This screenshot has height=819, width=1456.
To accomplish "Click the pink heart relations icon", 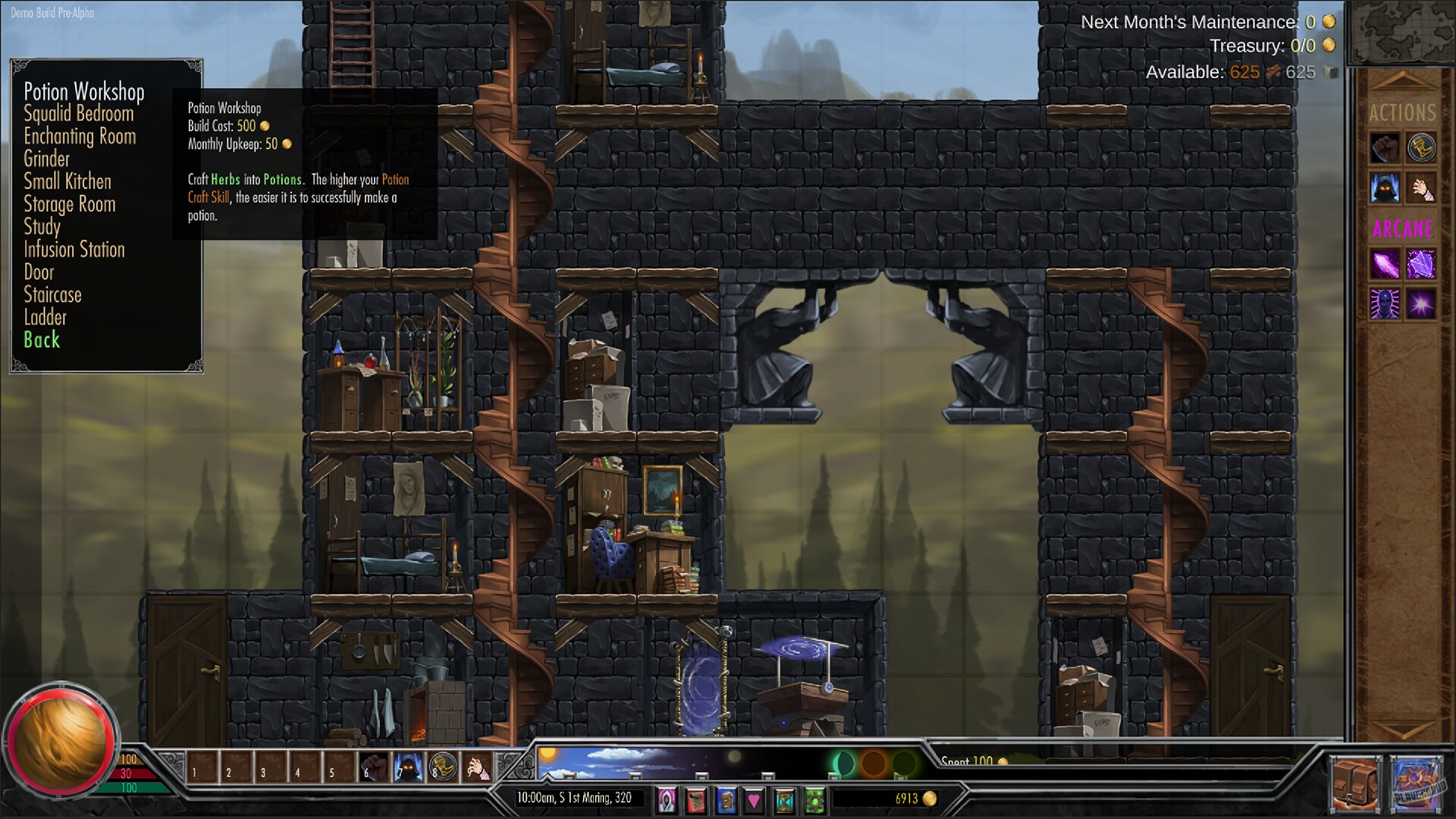I will [752, 799].
